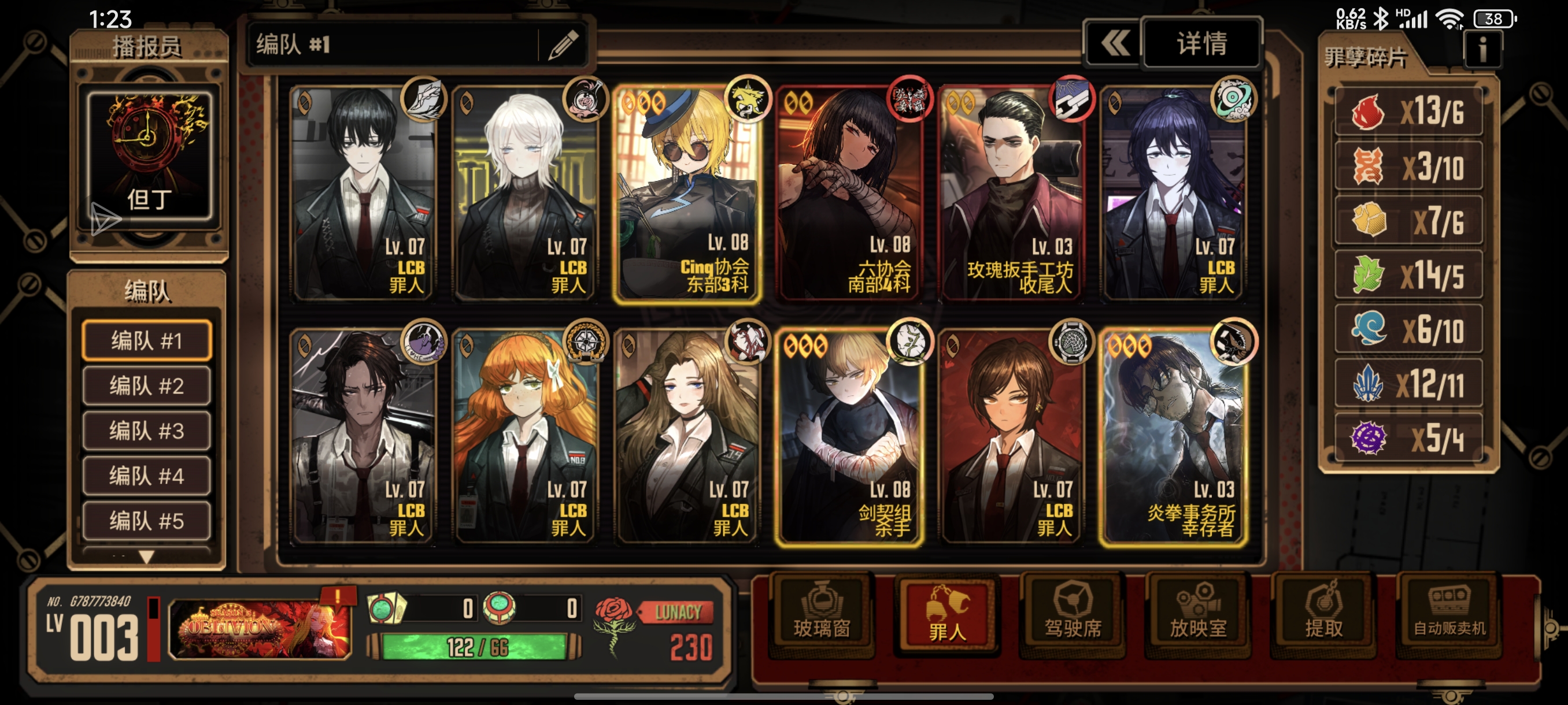
Task: Choose 编队 #5 team
Action: 147,521
